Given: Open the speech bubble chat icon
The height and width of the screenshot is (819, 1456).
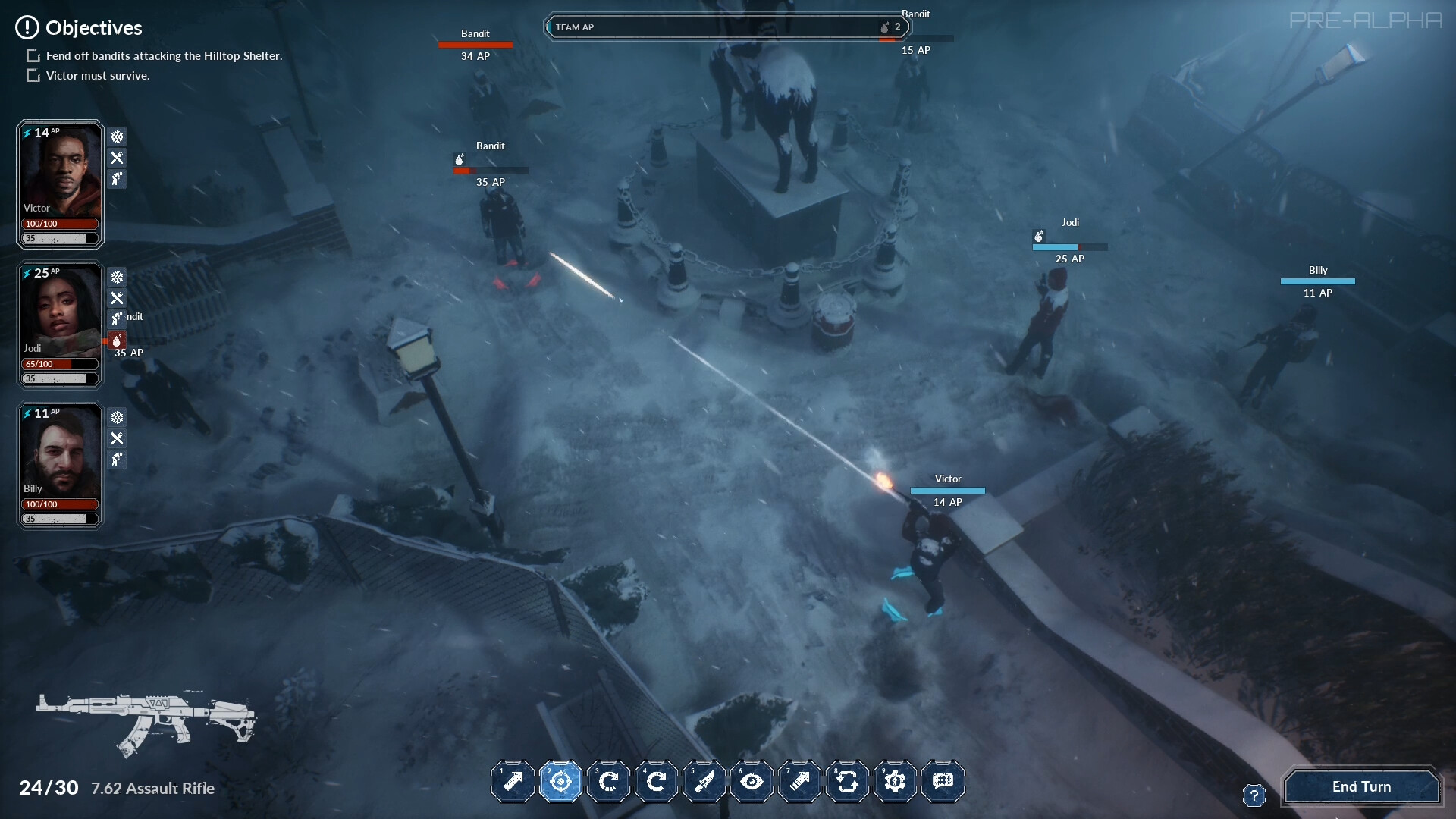Looking at the screenshot, I should pyautogui.click(x=943, y=781).
